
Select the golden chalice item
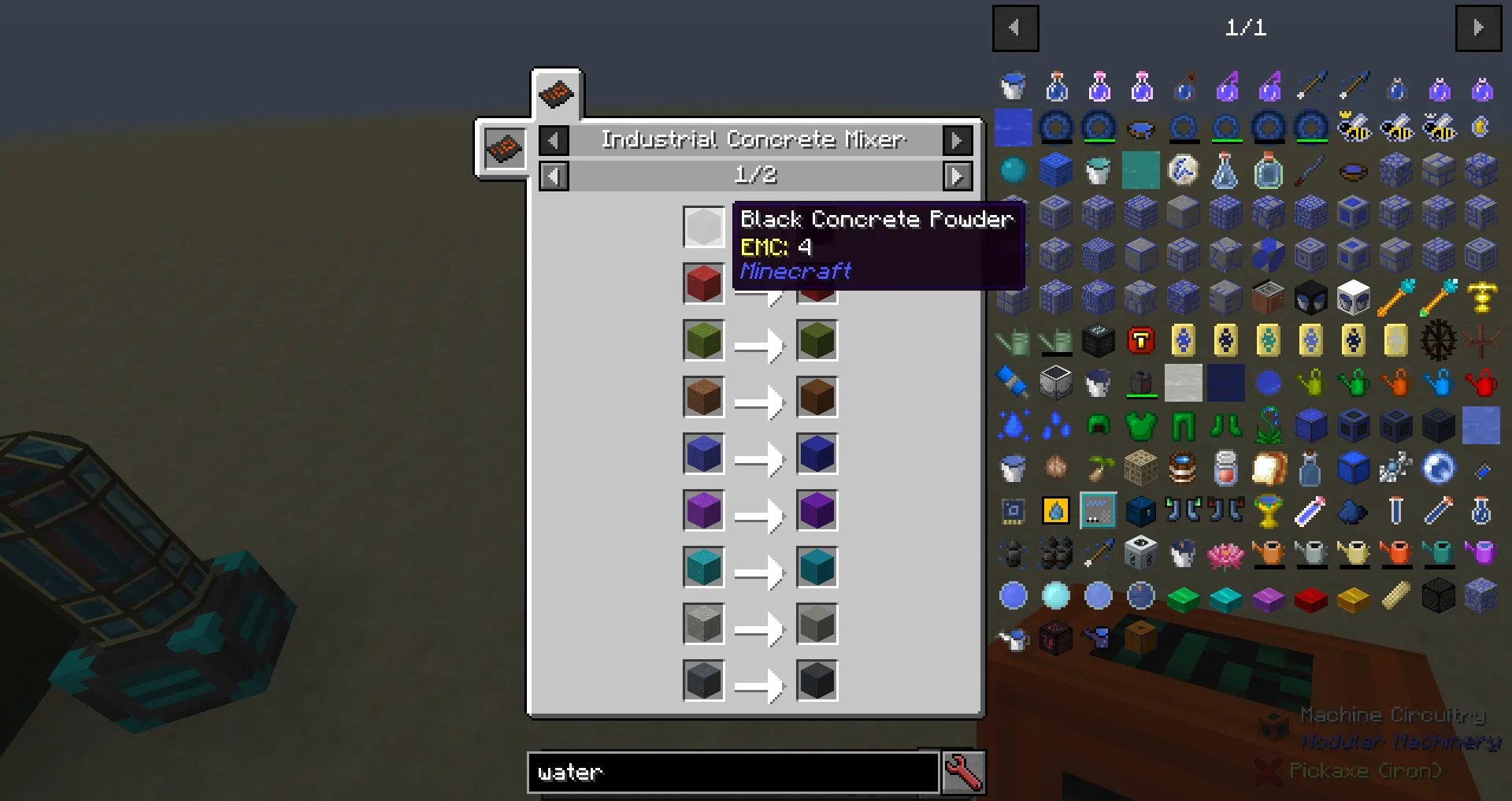point(1267,513)
